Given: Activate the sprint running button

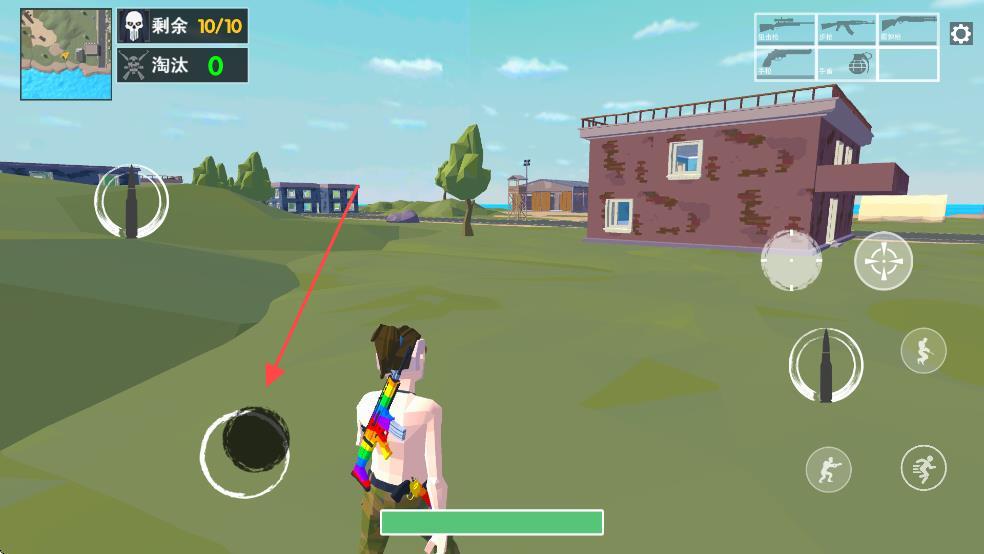Looking at the screenshot, I should [x=923, y=468].
